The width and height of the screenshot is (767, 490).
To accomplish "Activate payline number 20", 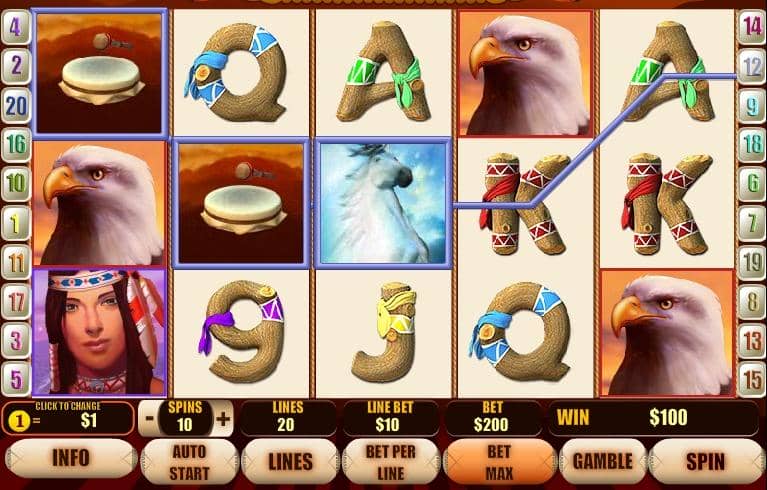I will pos(15,104).
